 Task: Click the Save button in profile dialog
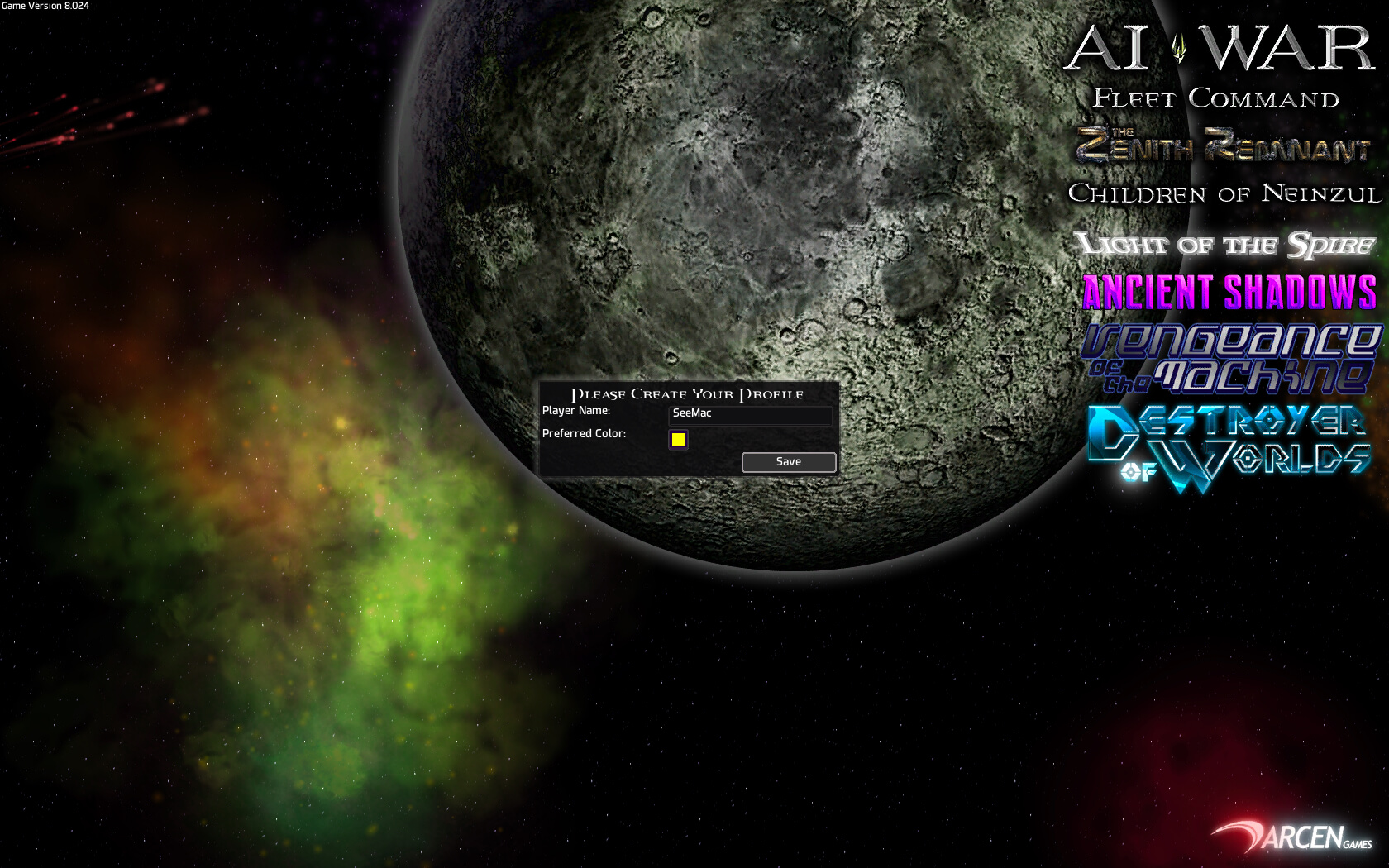pos(788,462)
